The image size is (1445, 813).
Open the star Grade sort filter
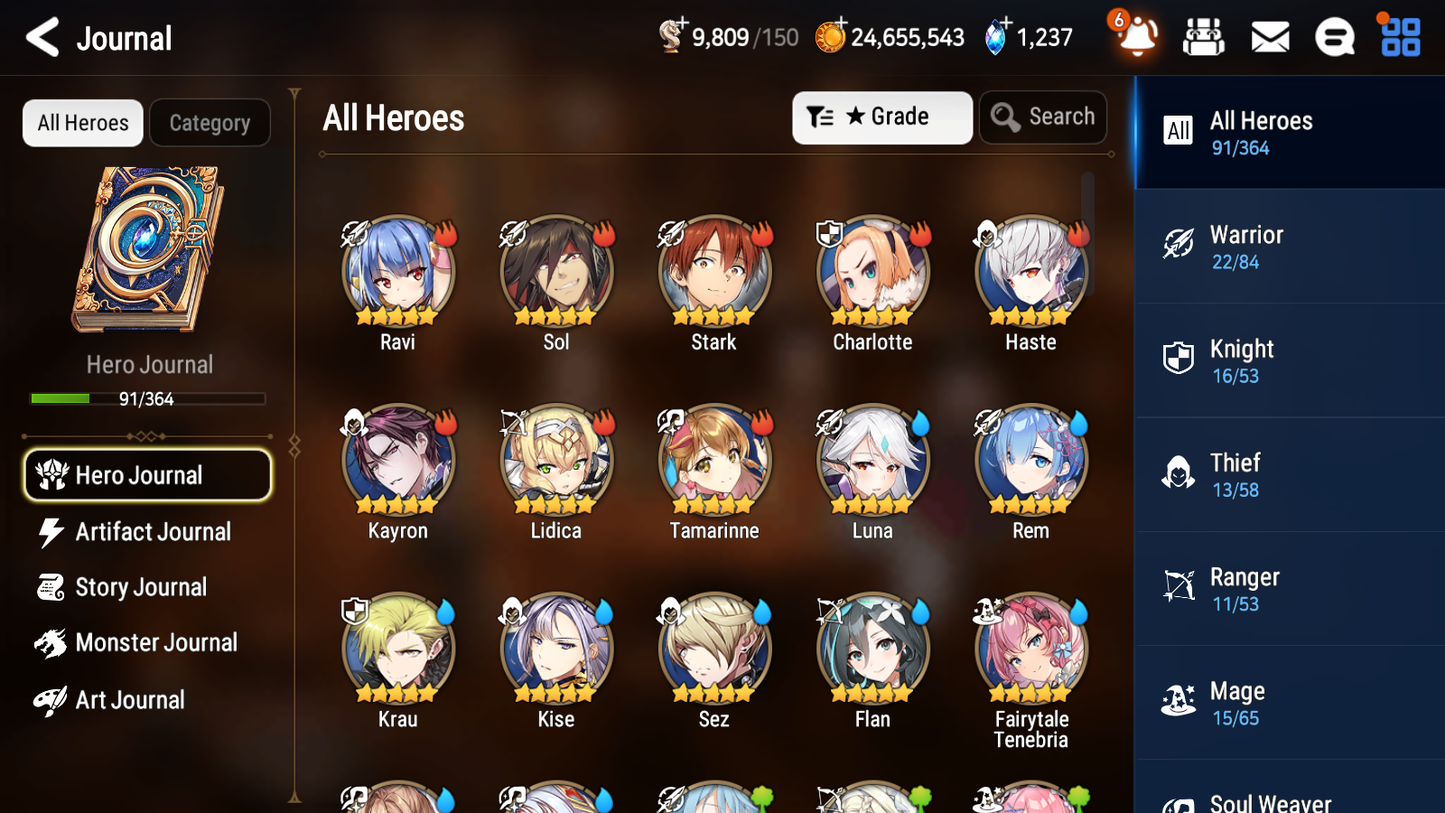(x=882, y=117)
